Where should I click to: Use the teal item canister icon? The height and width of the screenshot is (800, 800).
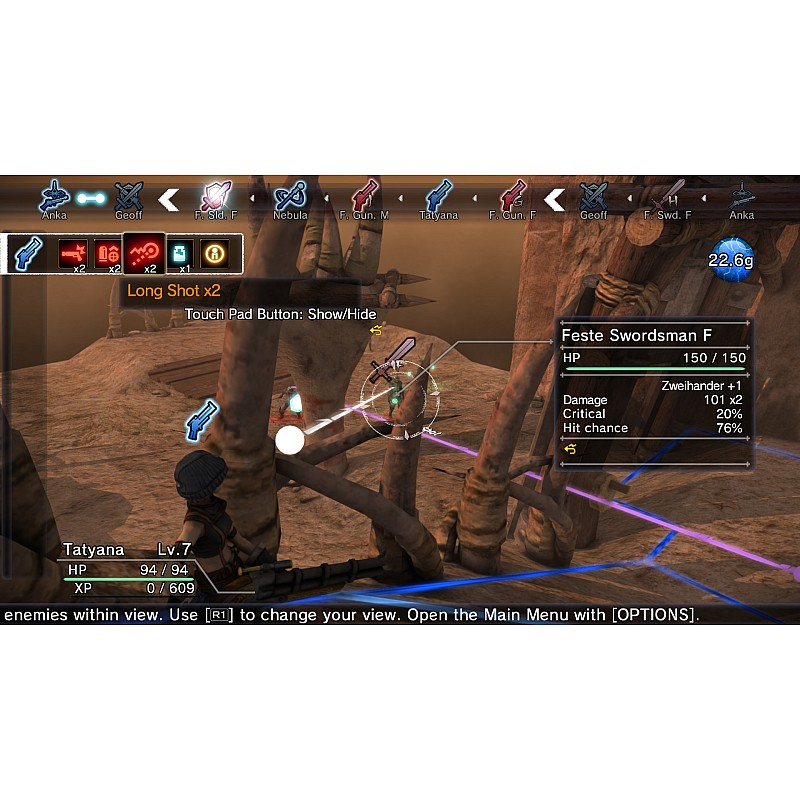[182, 254]
